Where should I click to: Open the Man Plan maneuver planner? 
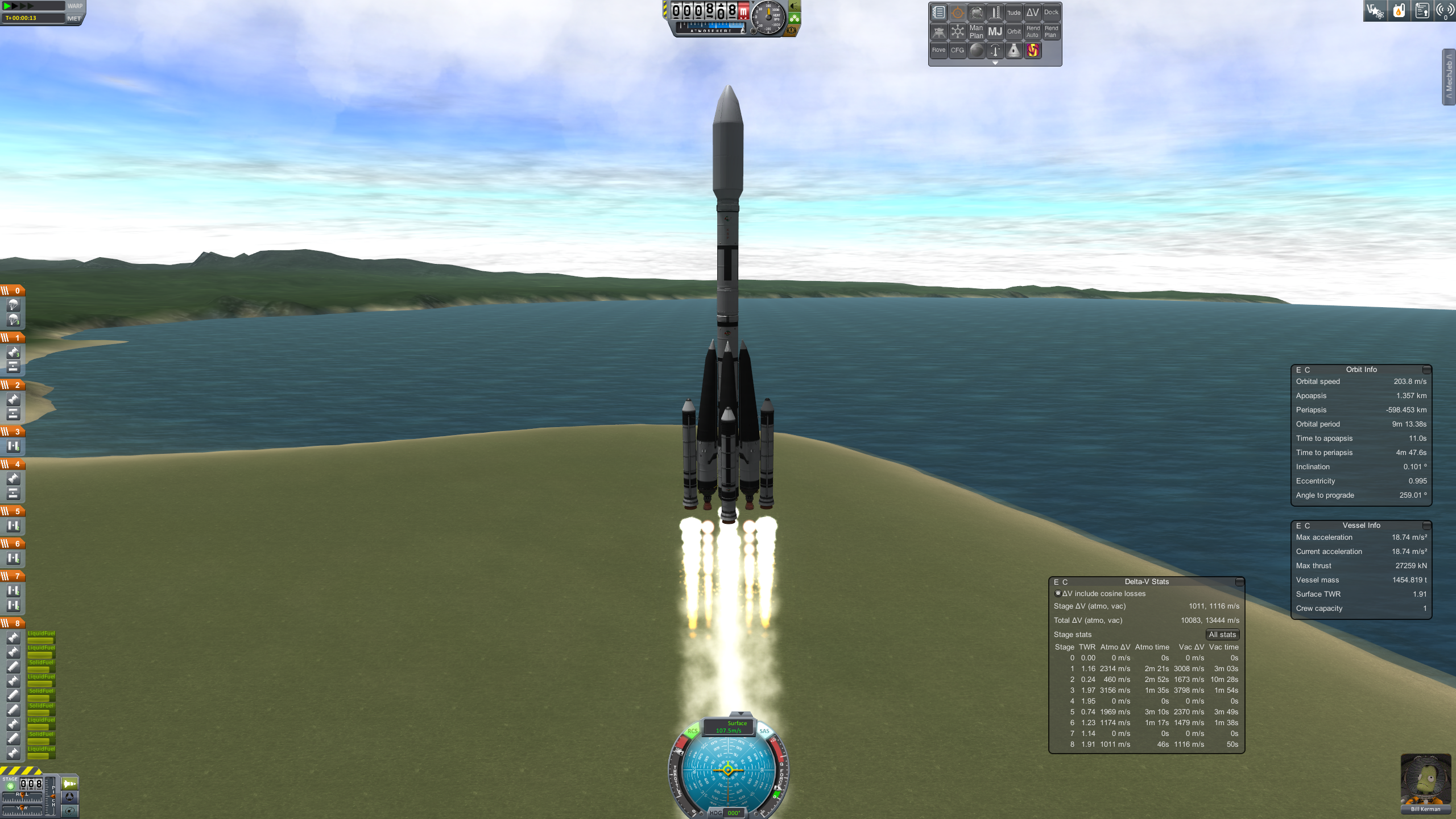[x=976, y=32]
